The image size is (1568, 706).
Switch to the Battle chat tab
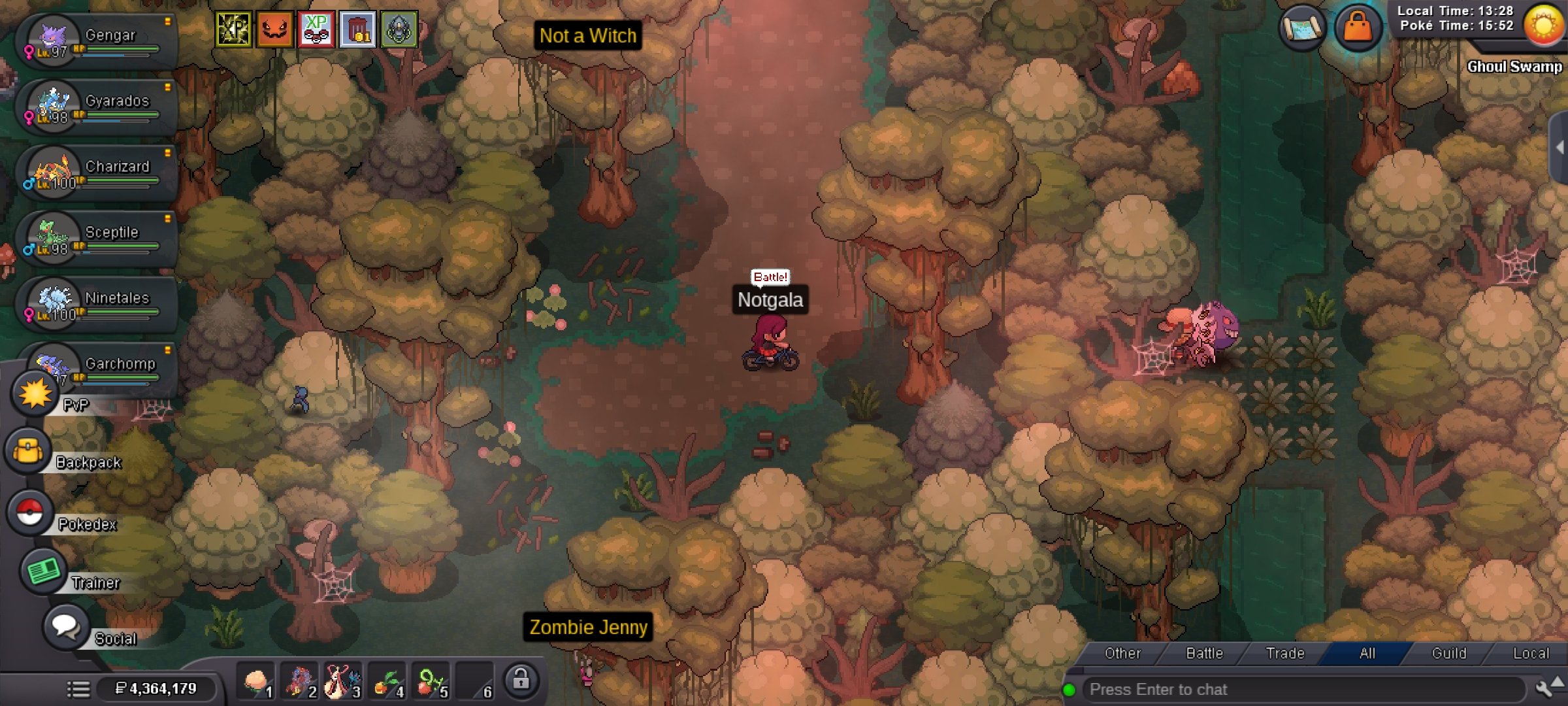[1204, 653]
